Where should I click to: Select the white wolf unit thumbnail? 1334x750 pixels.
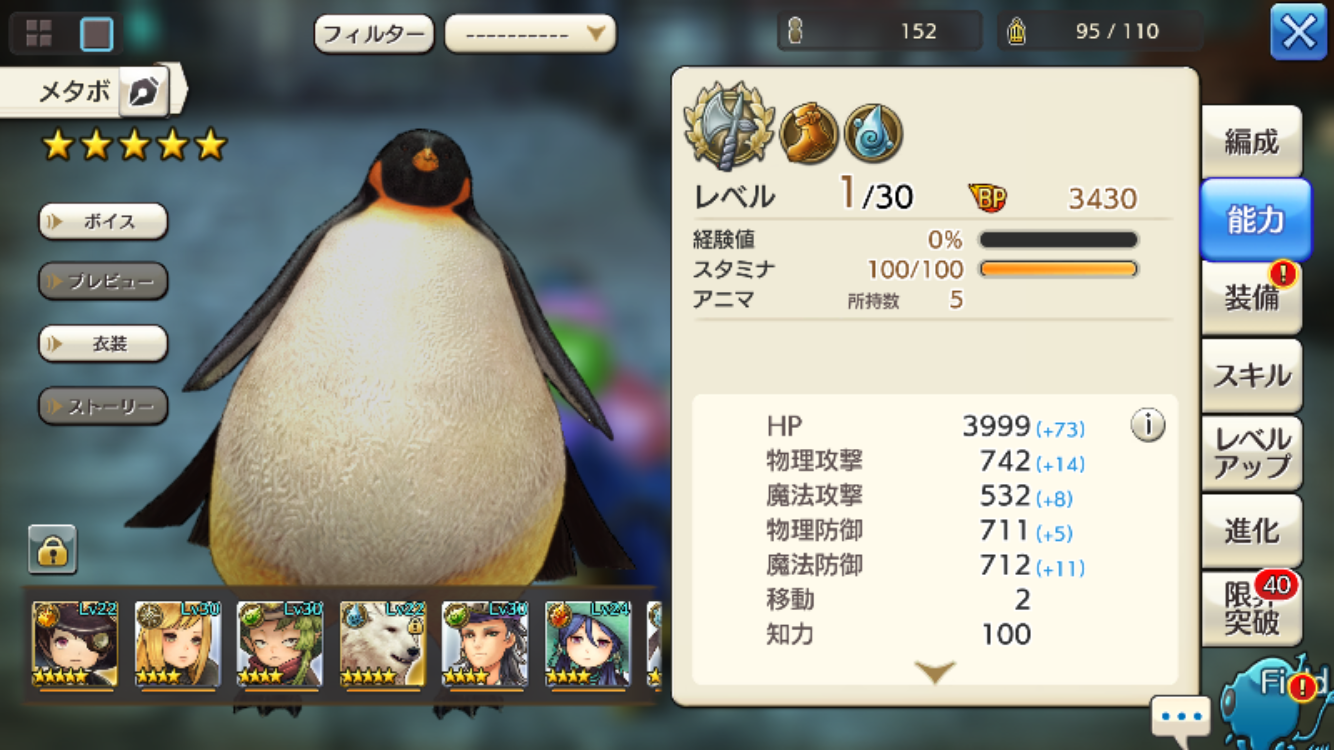(382, 645)
